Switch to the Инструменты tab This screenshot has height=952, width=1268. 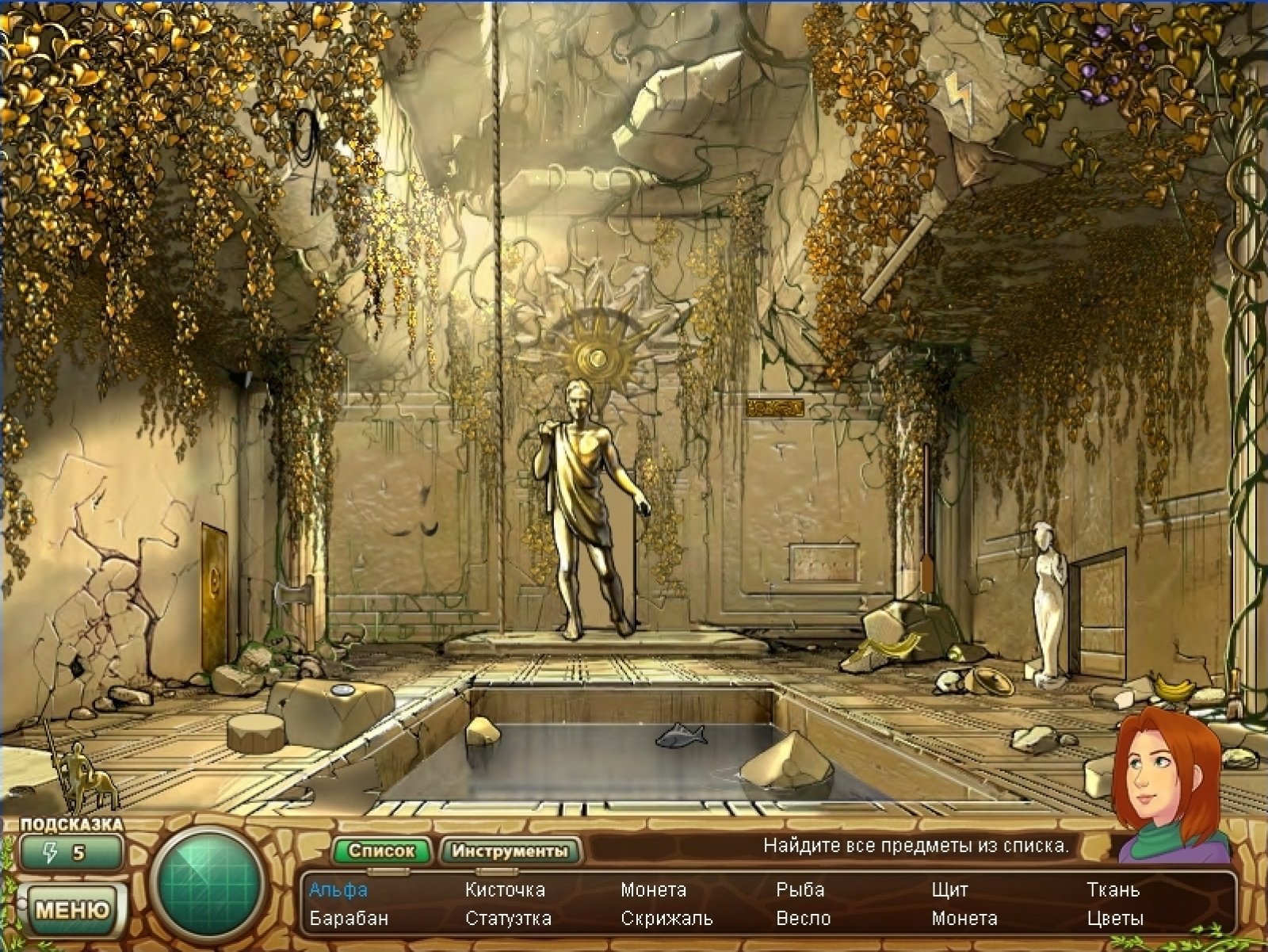pos(510,851)
